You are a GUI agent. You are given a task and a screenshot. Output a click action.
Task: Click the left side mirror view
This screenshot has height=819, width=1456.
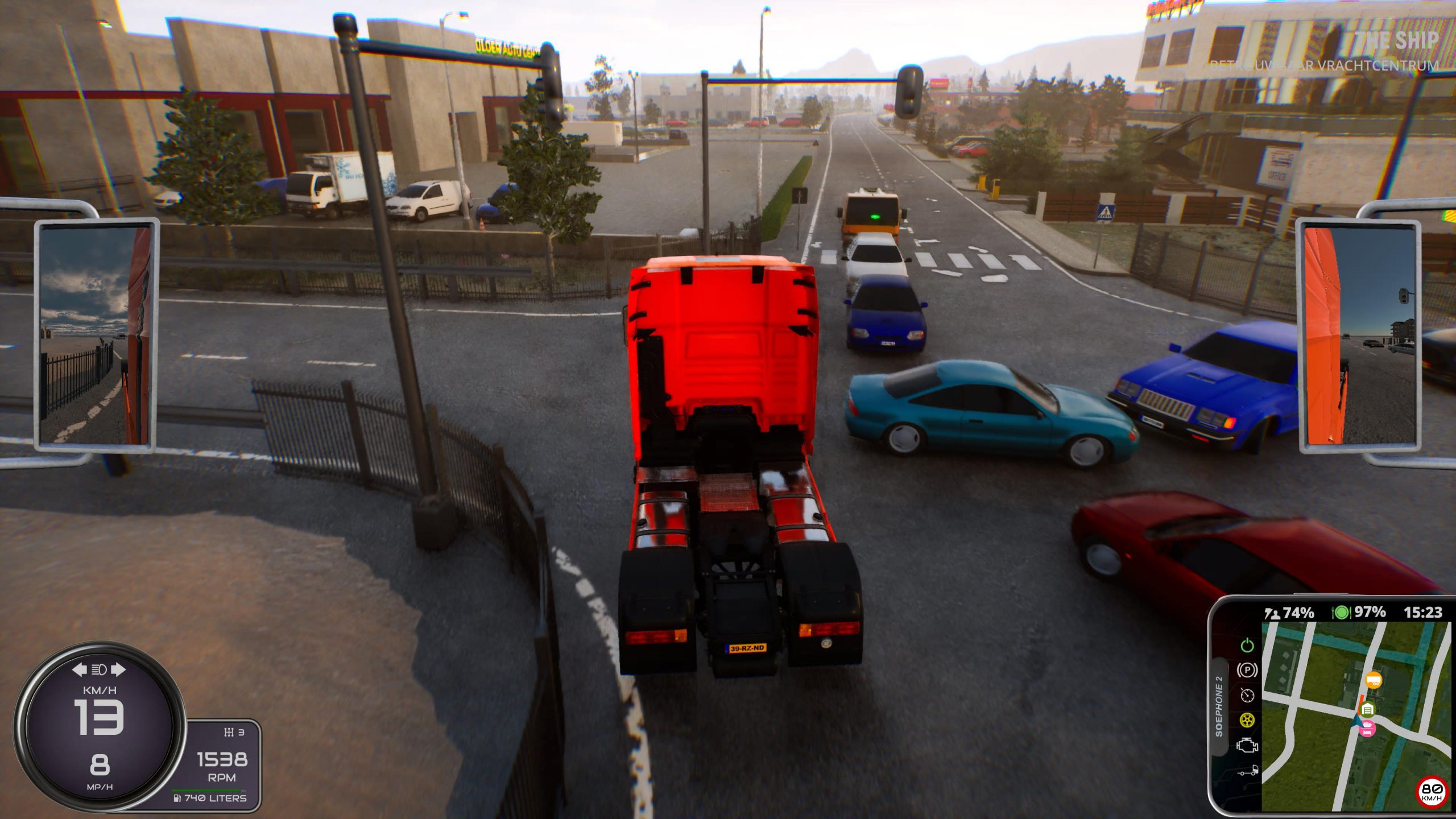pos(96,335)
